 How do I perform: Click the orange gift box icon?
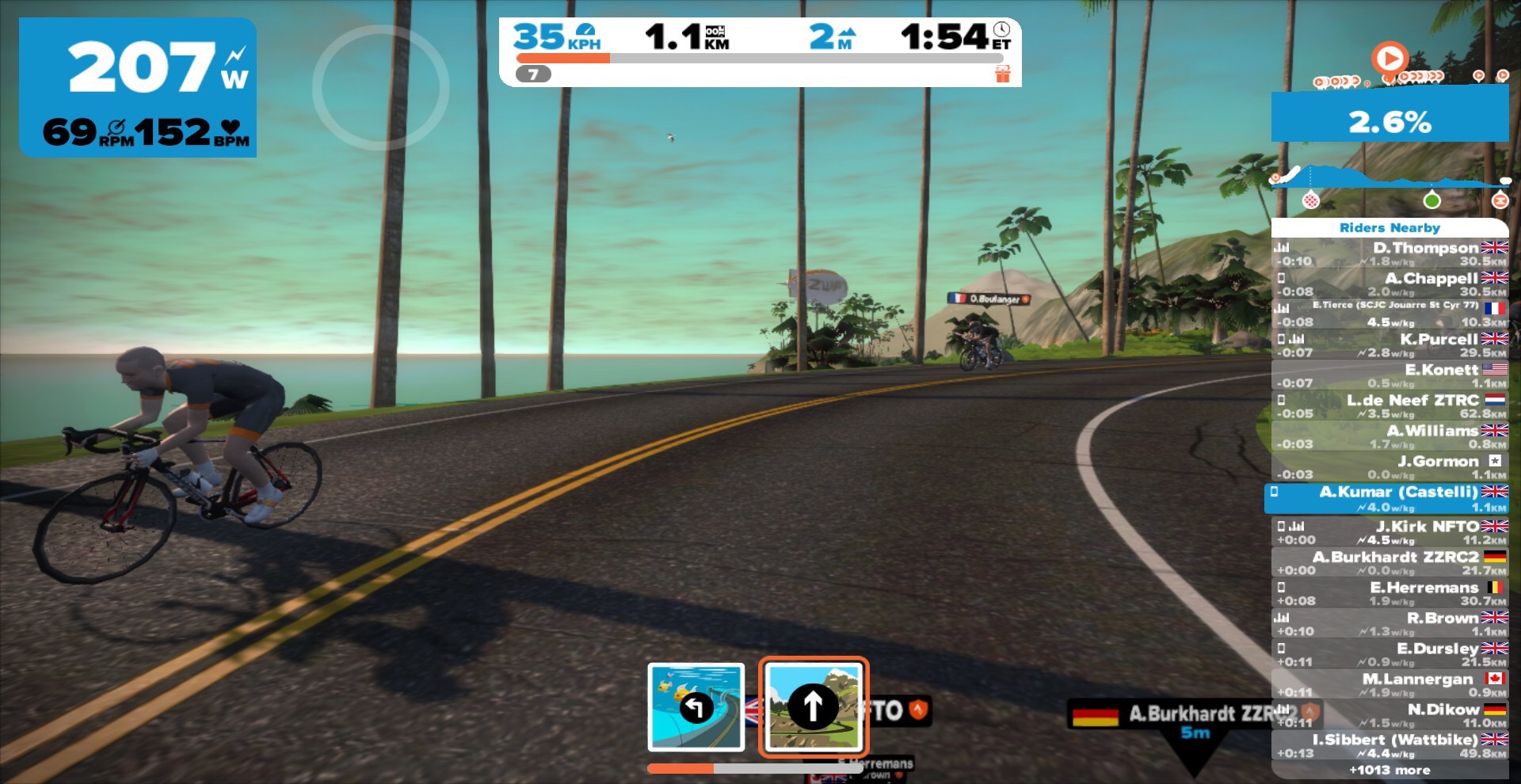click(x=1003, y=74)
